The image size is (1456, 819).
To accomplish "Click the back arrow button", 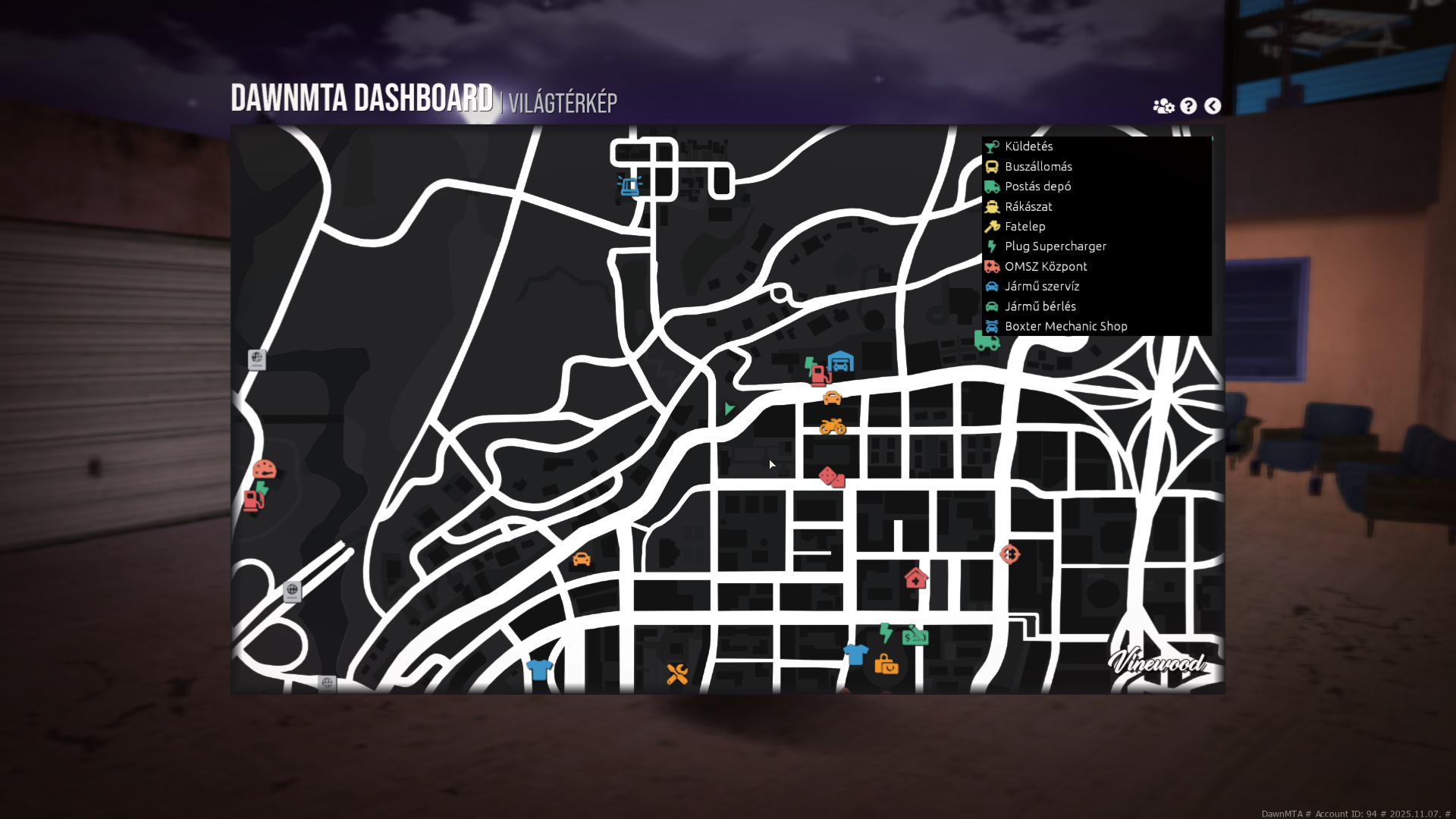I will (1213, 106).
